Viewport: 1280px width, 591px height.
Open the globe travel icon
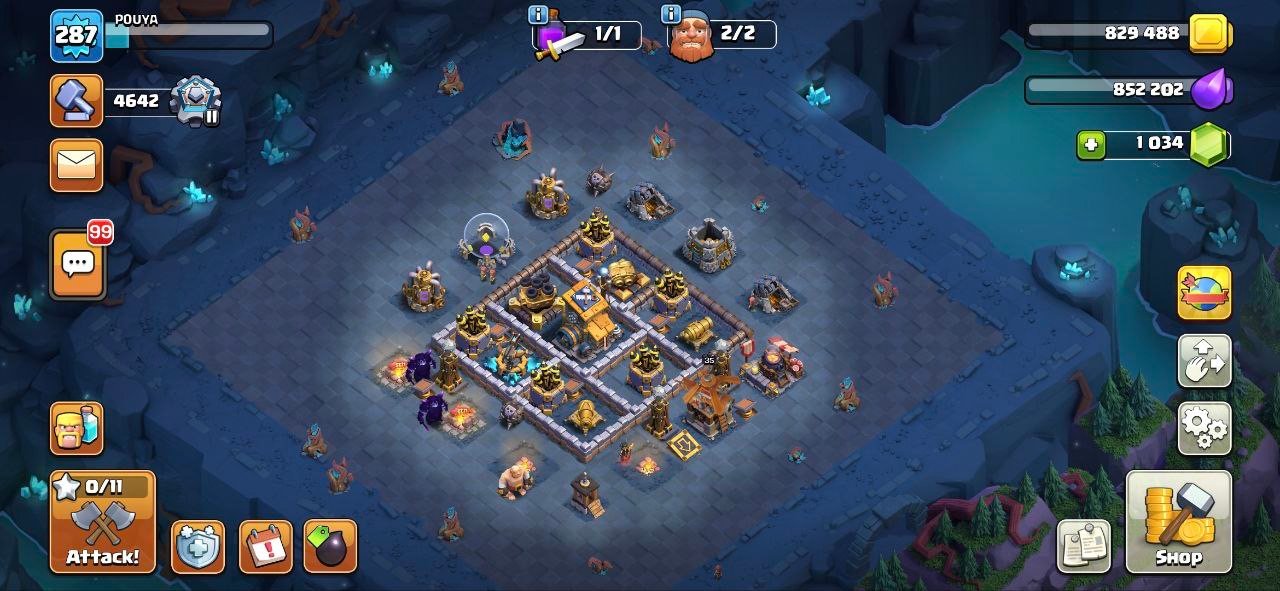point(1204,293)
